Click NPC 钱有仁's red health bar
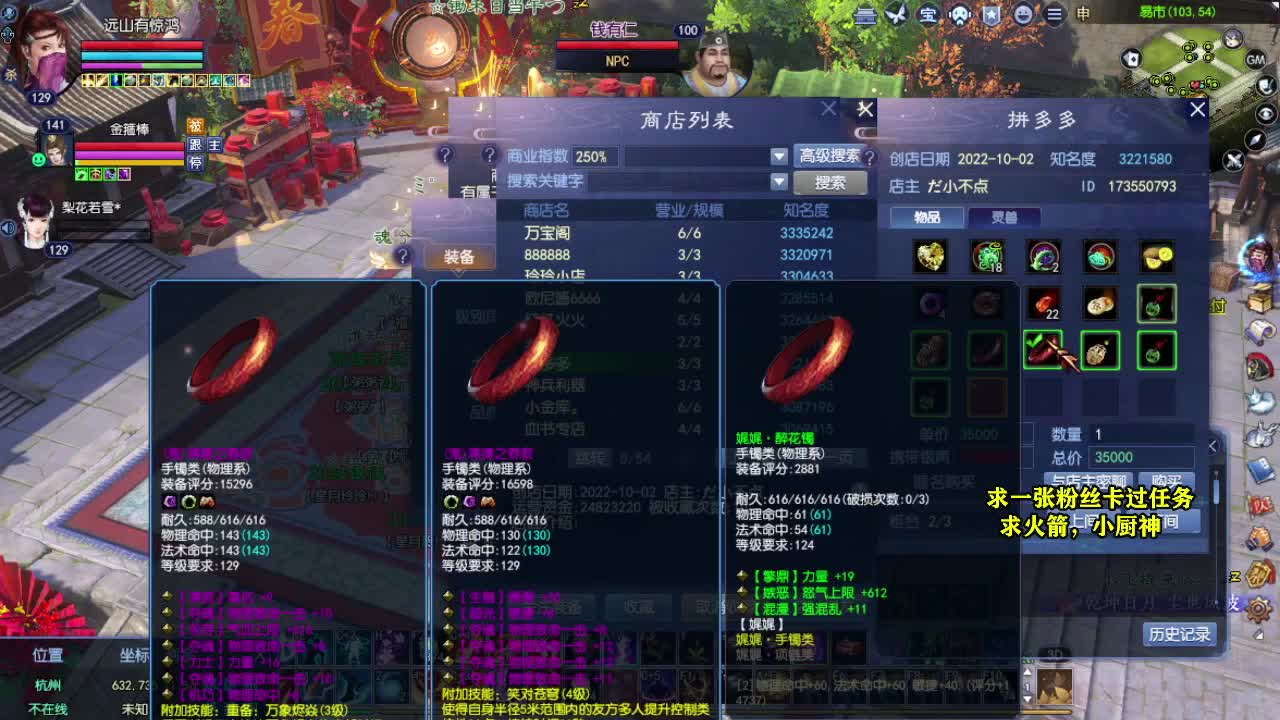 (616, 44)
